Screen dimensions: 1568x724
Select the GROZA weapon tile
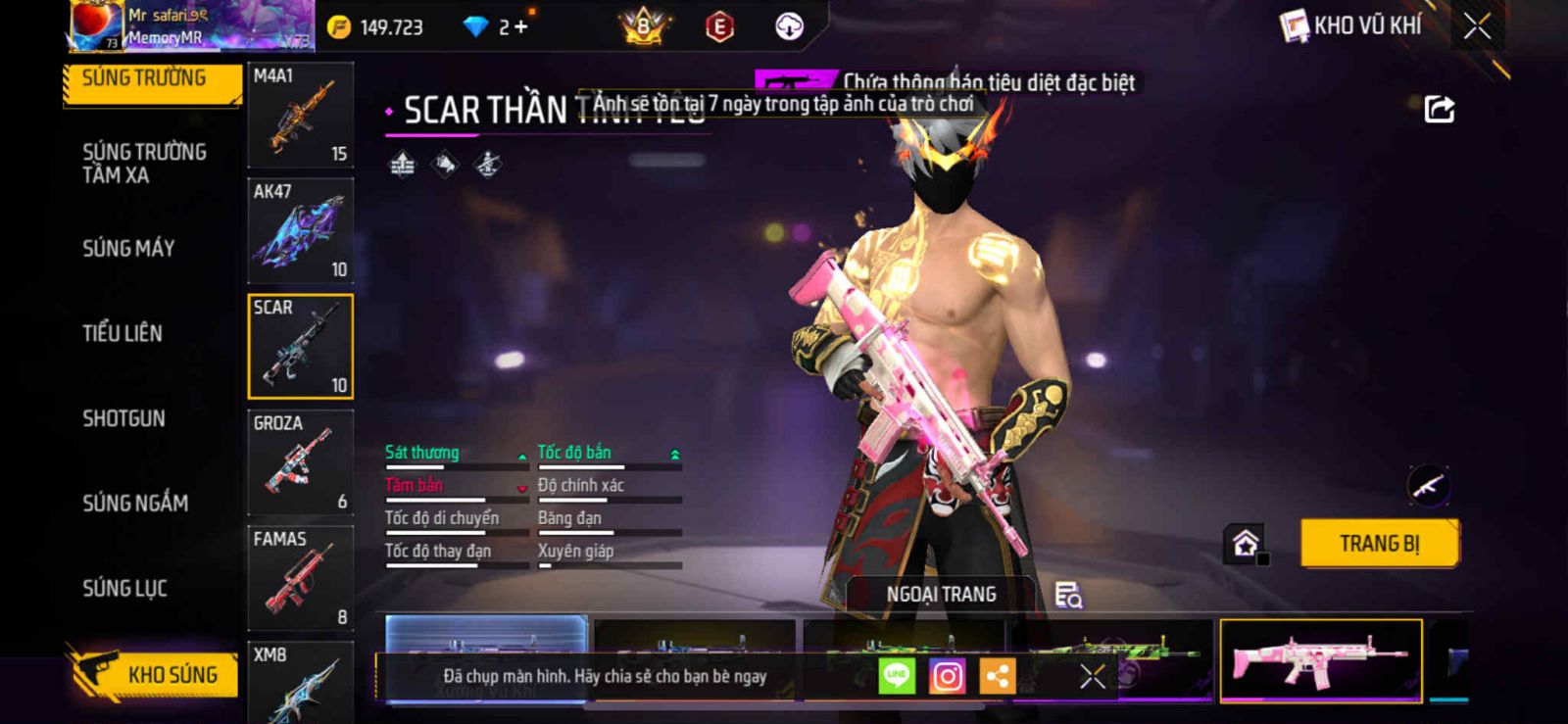[x=300, y=462]
